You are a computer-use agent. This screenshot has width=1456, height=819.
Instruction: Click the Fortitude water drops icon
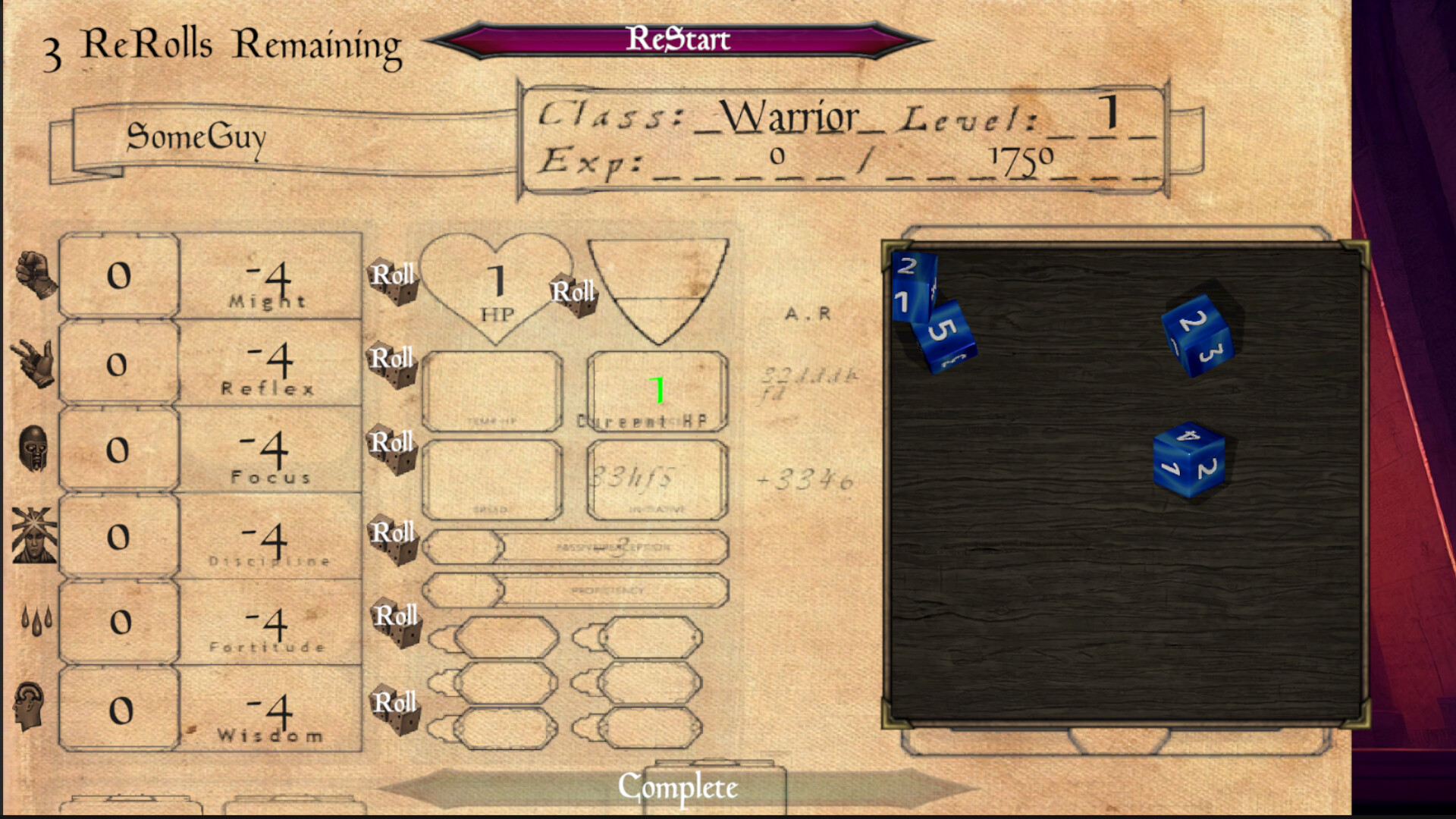point(35,622)
